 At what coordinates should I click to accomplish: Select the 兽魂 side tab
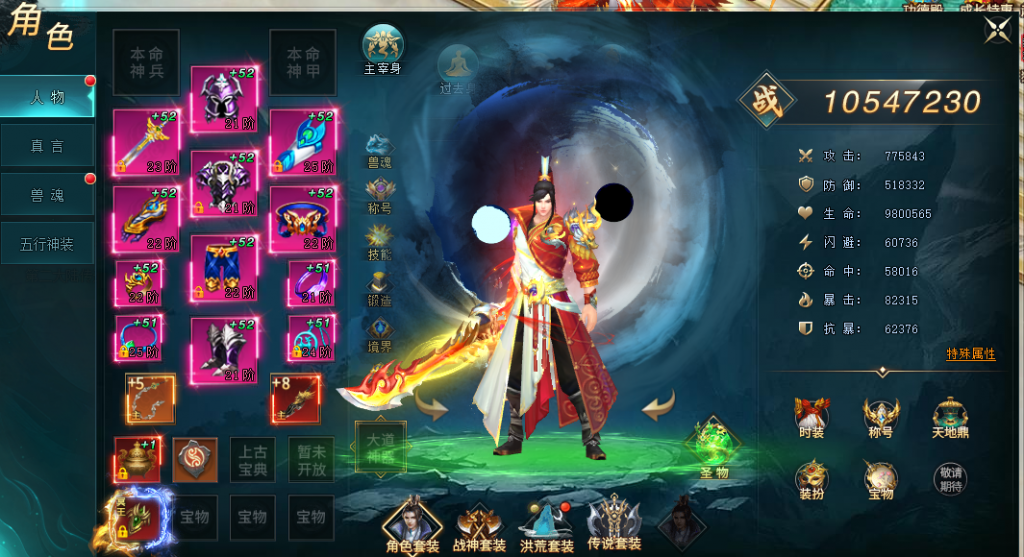(x=48, y=195)
